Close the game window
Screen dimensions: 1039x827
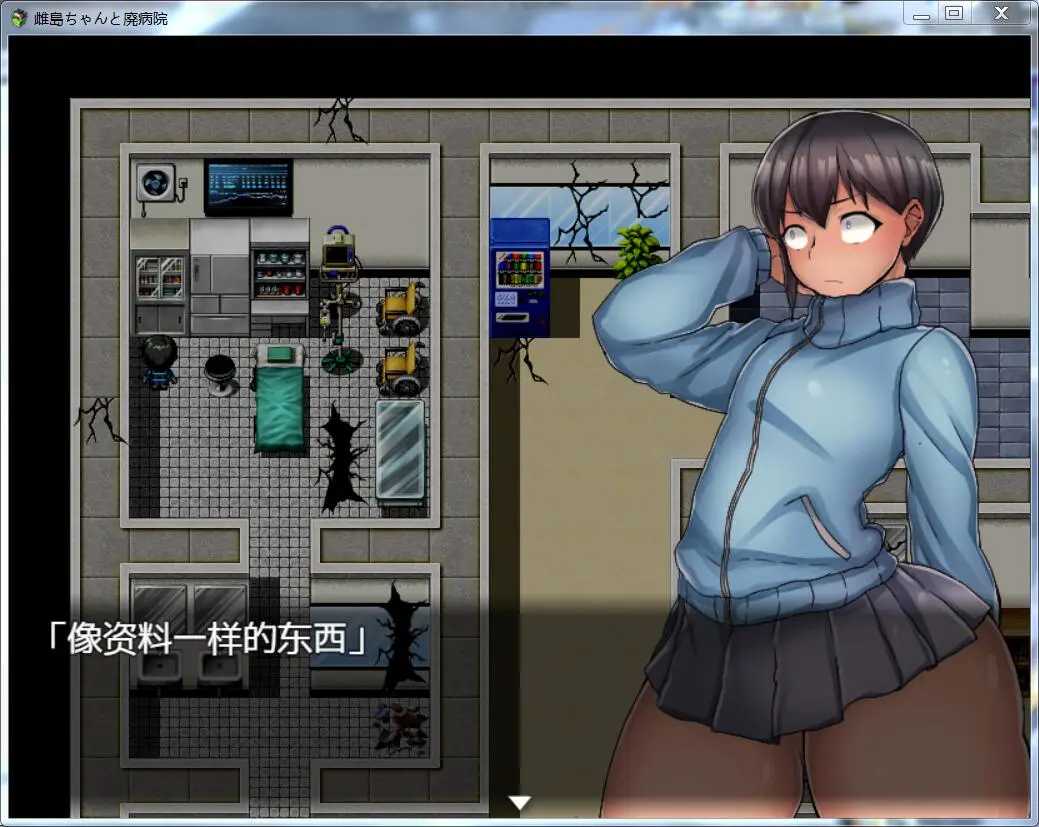click(1001, 13)
